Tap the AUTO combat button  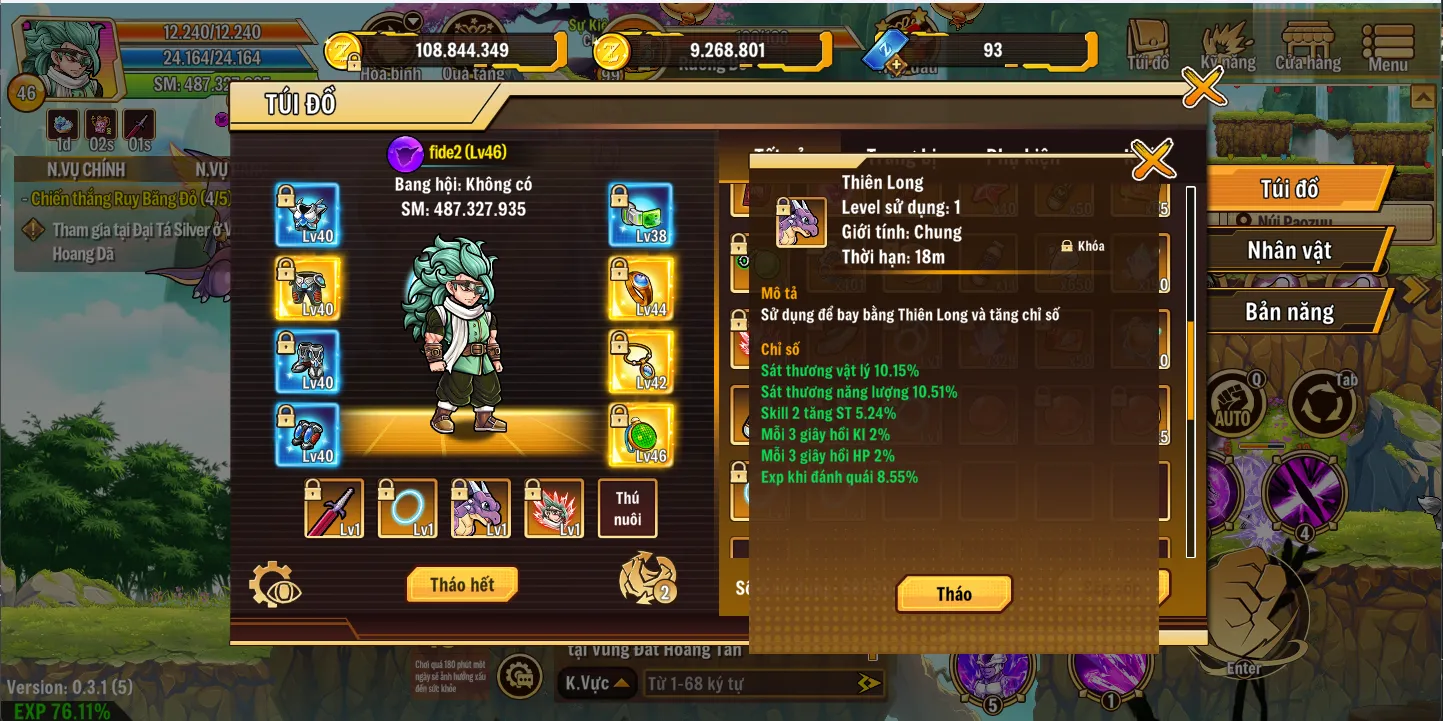pos(1235,400)
